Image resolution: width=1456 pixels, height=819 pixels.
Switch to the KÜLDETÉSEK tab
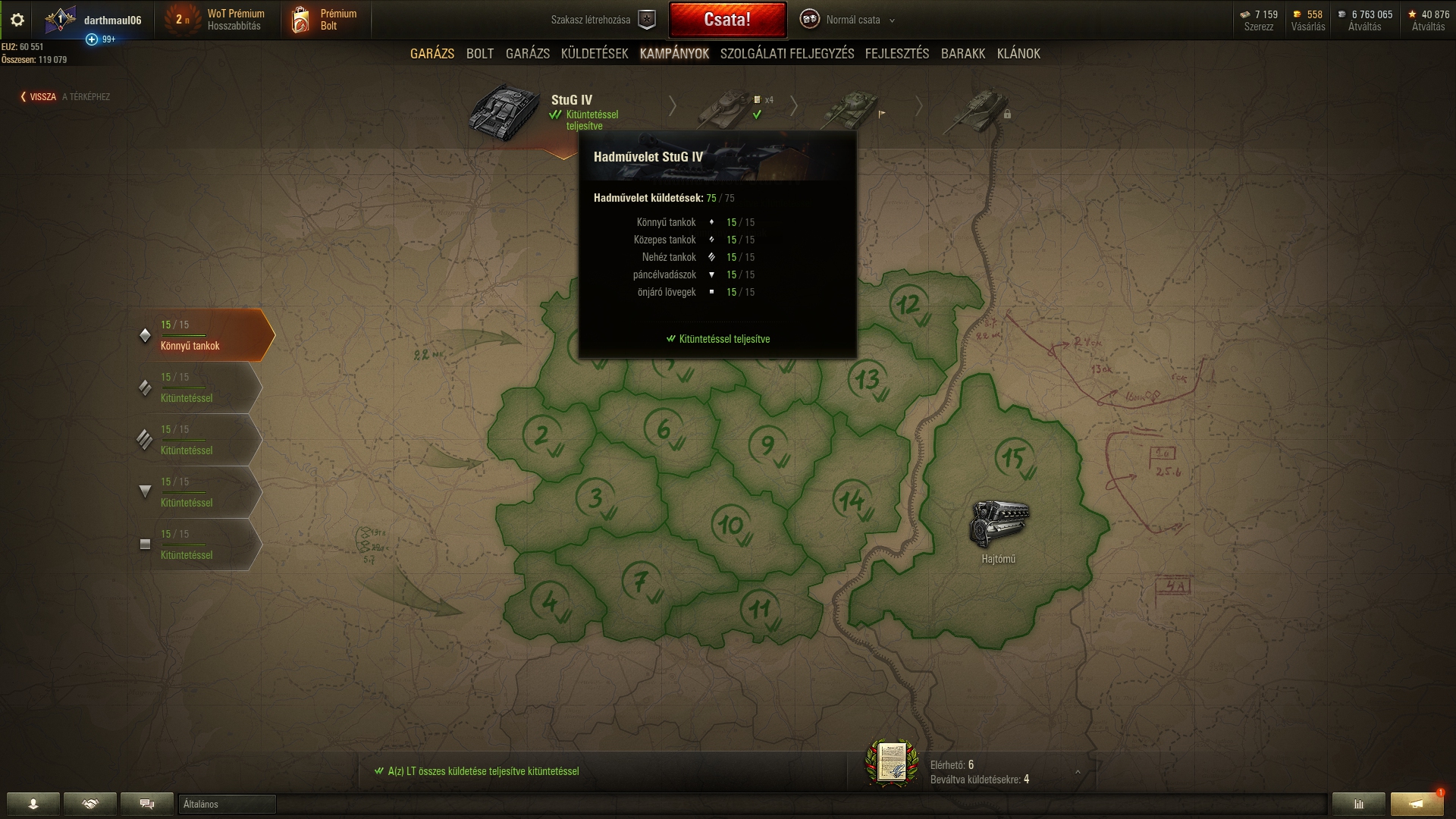pos(595,54)
